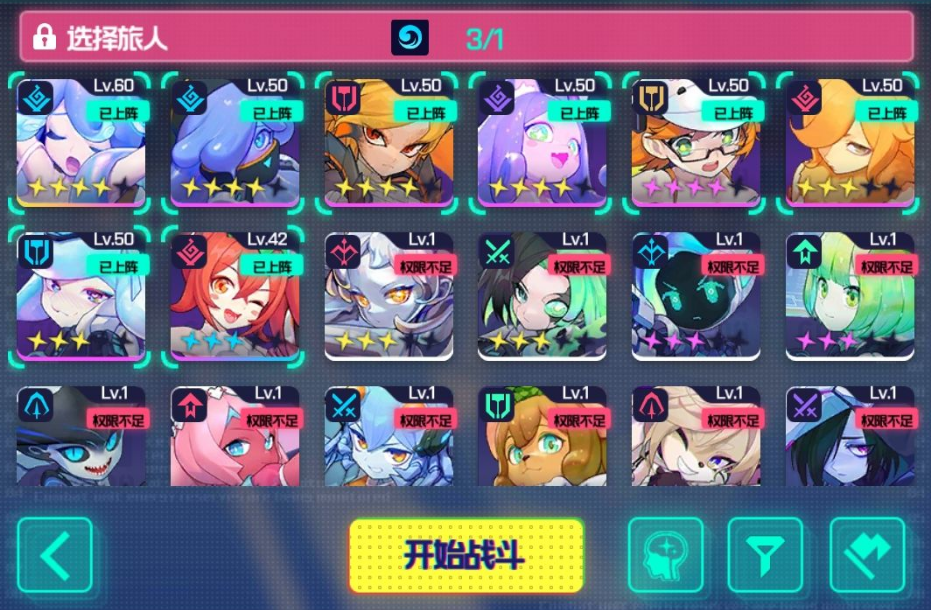931x610 pixels.
Task: Start the battle with 开始战斗 button
Action: coord(466,555)
